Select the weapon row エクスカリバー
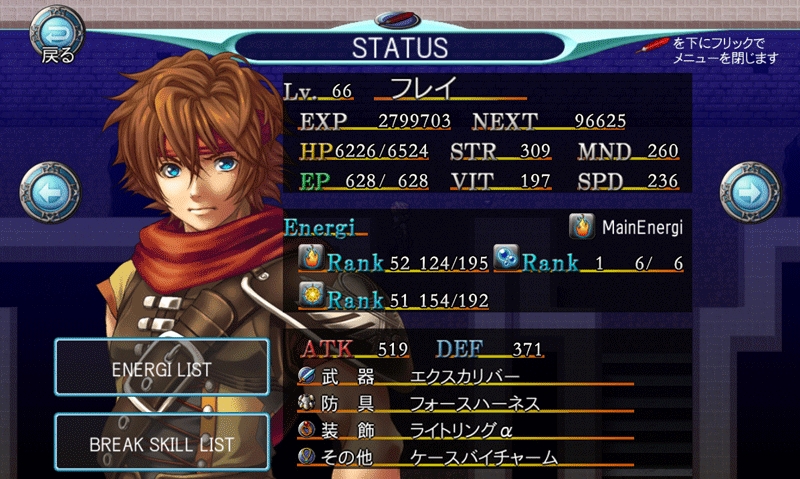The image size is (800, 479). [x=464, y=376]
